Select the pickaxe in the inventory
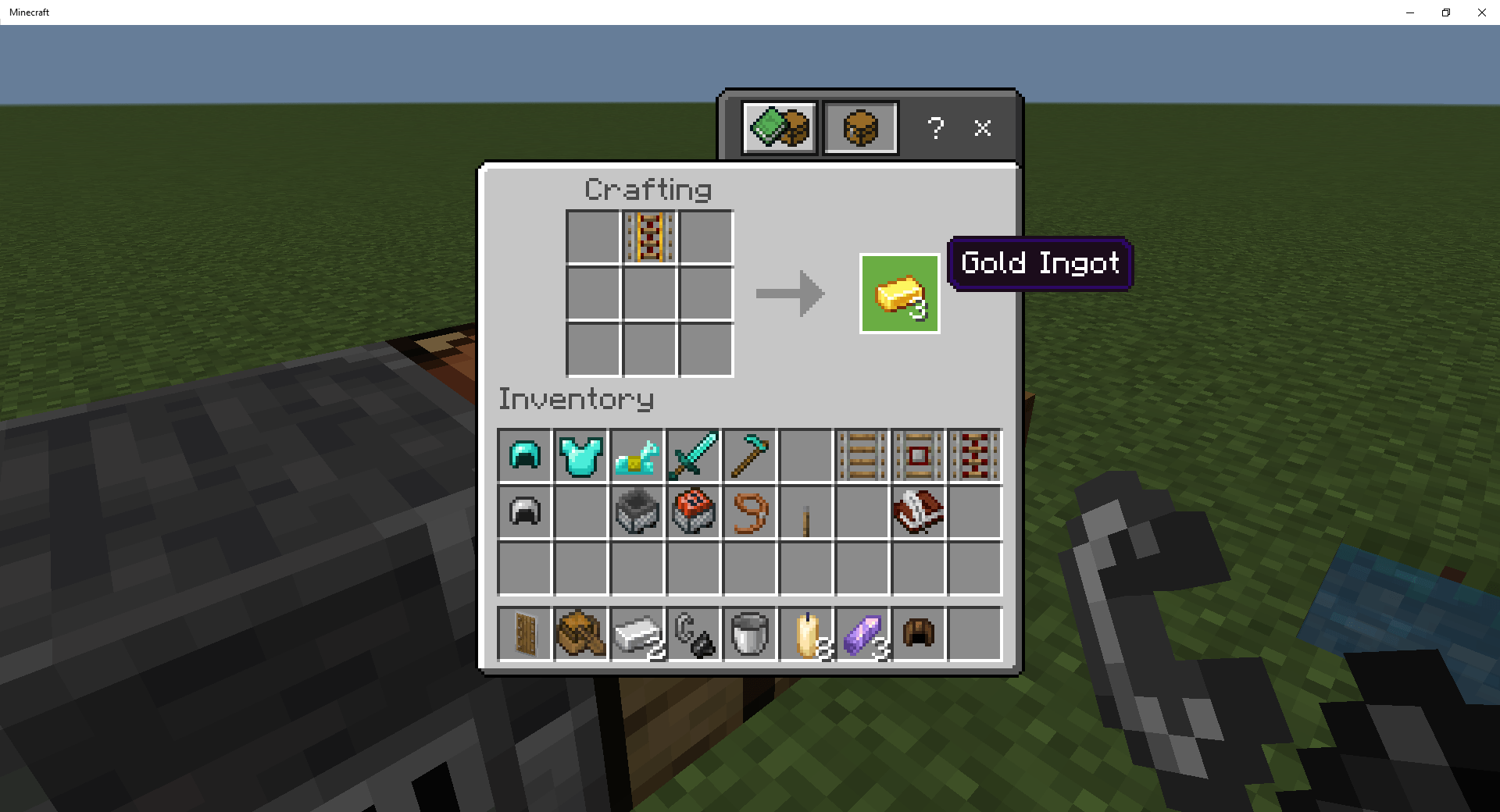The height and width of the screenshot is (812, 1500). click(x=748, y=457)
